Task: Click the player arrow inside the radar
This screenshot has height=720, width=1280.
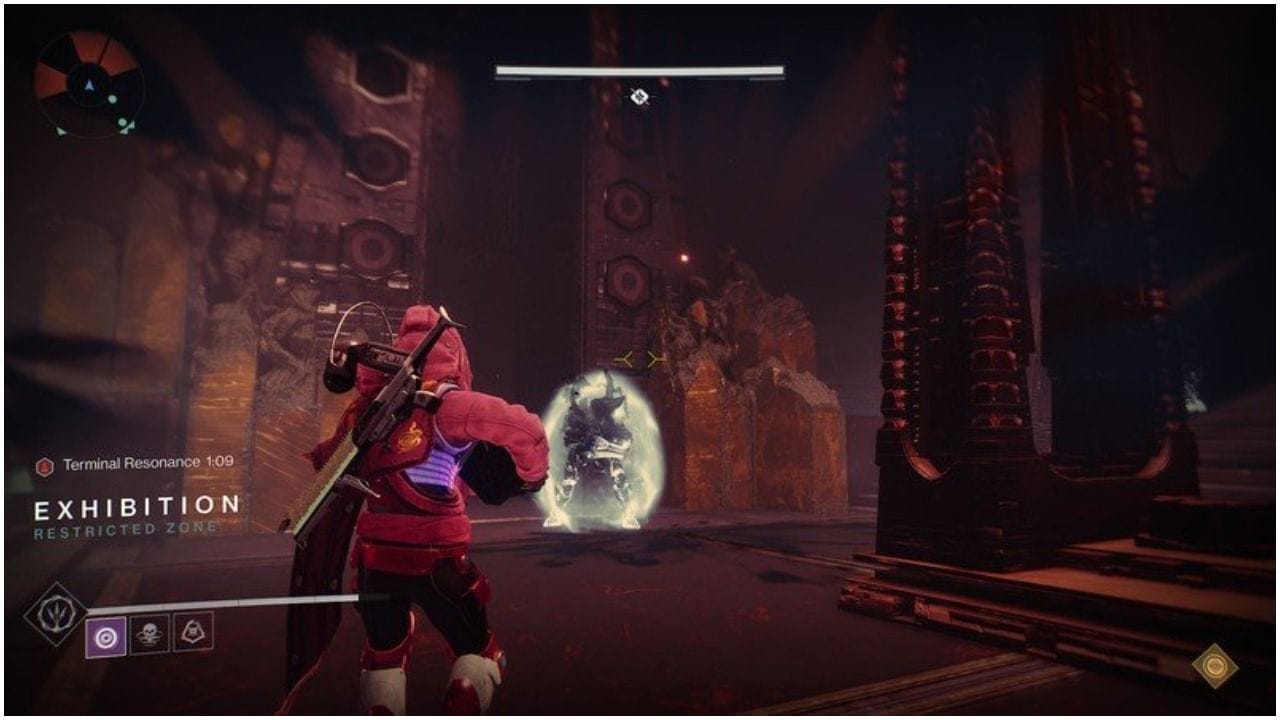Action: [88, 86]
